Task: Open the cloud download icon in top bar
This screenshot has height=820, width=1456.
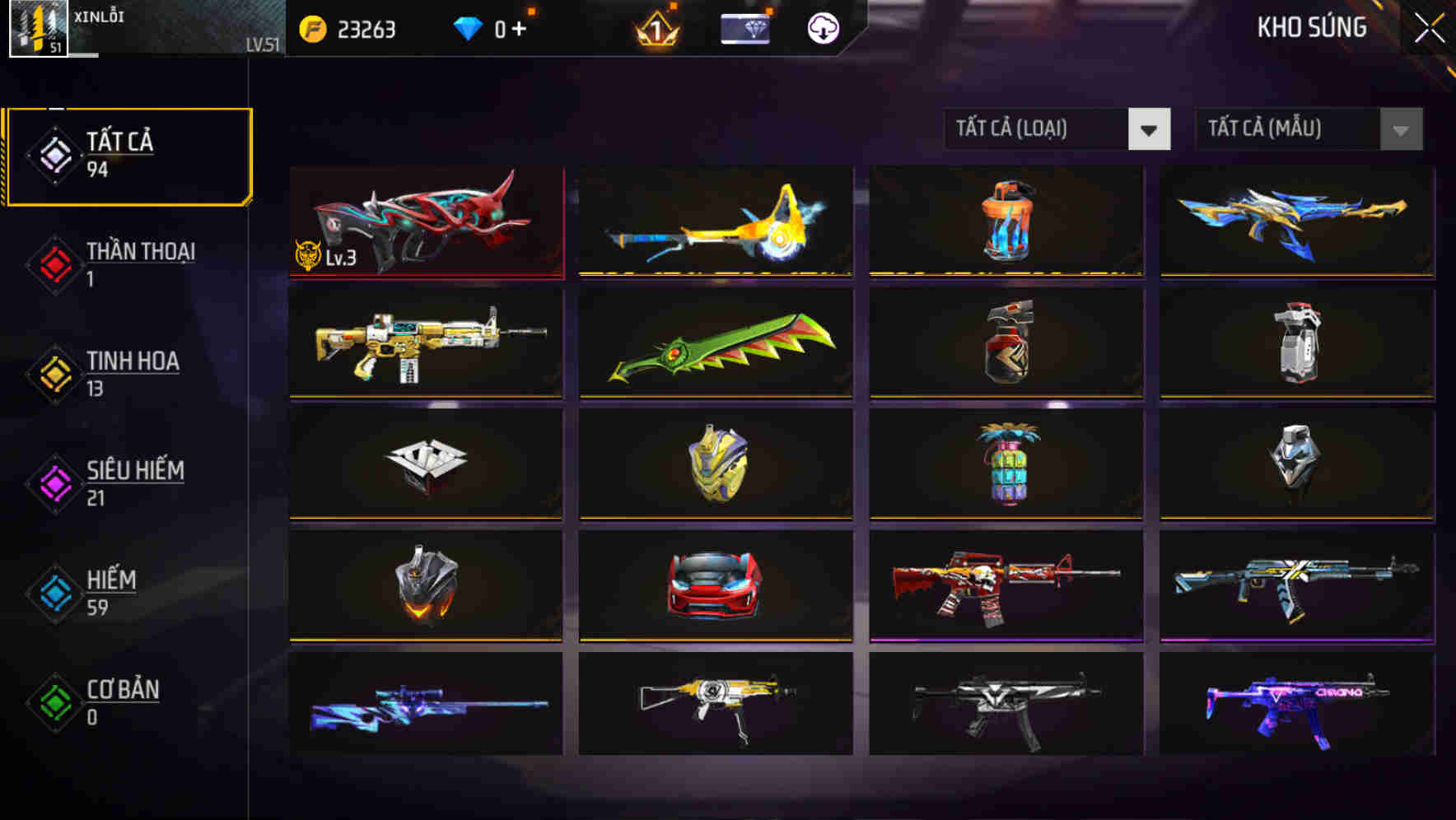Action: coord(823,27)
